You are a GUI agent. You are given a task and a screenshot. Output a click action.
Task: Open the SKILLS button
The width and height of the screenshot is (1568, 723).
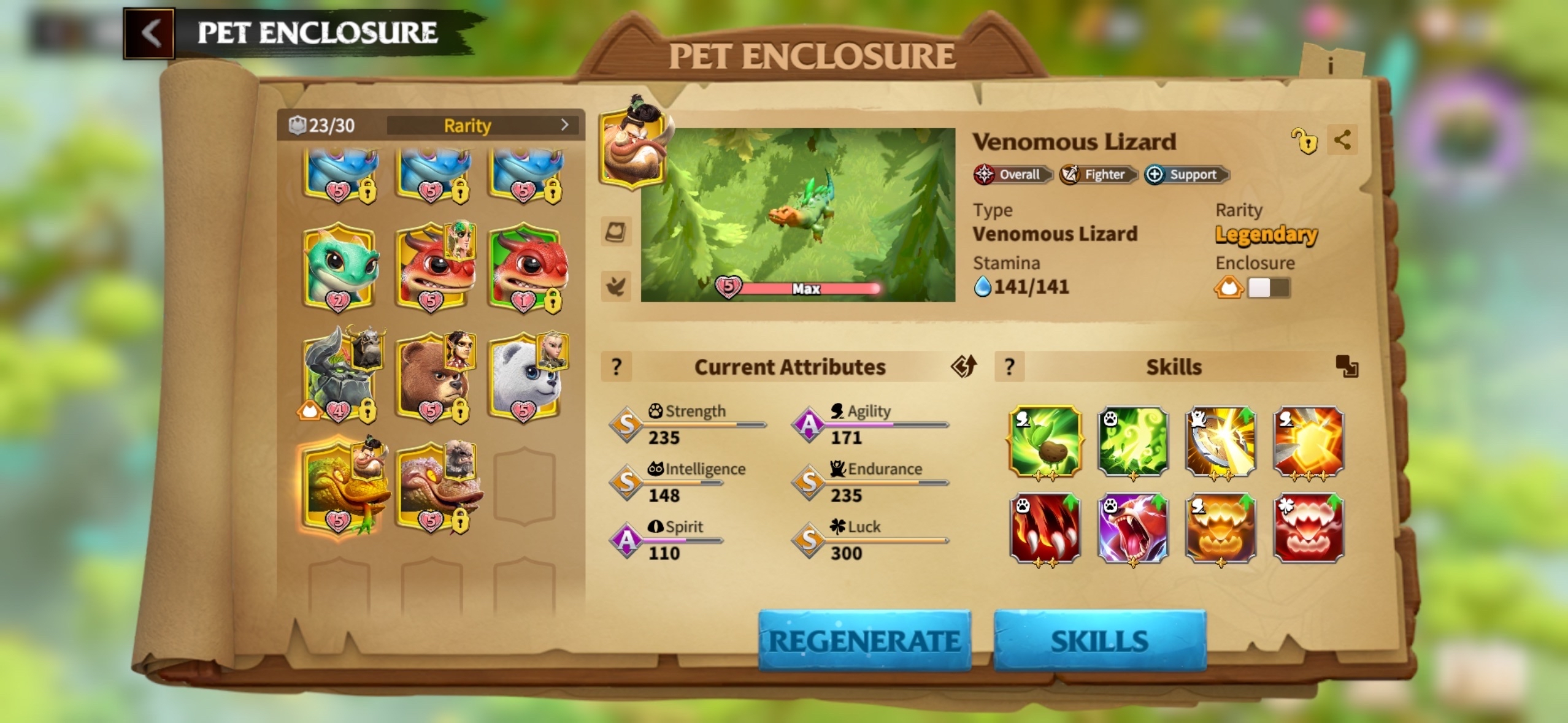tap(1099, 640)
